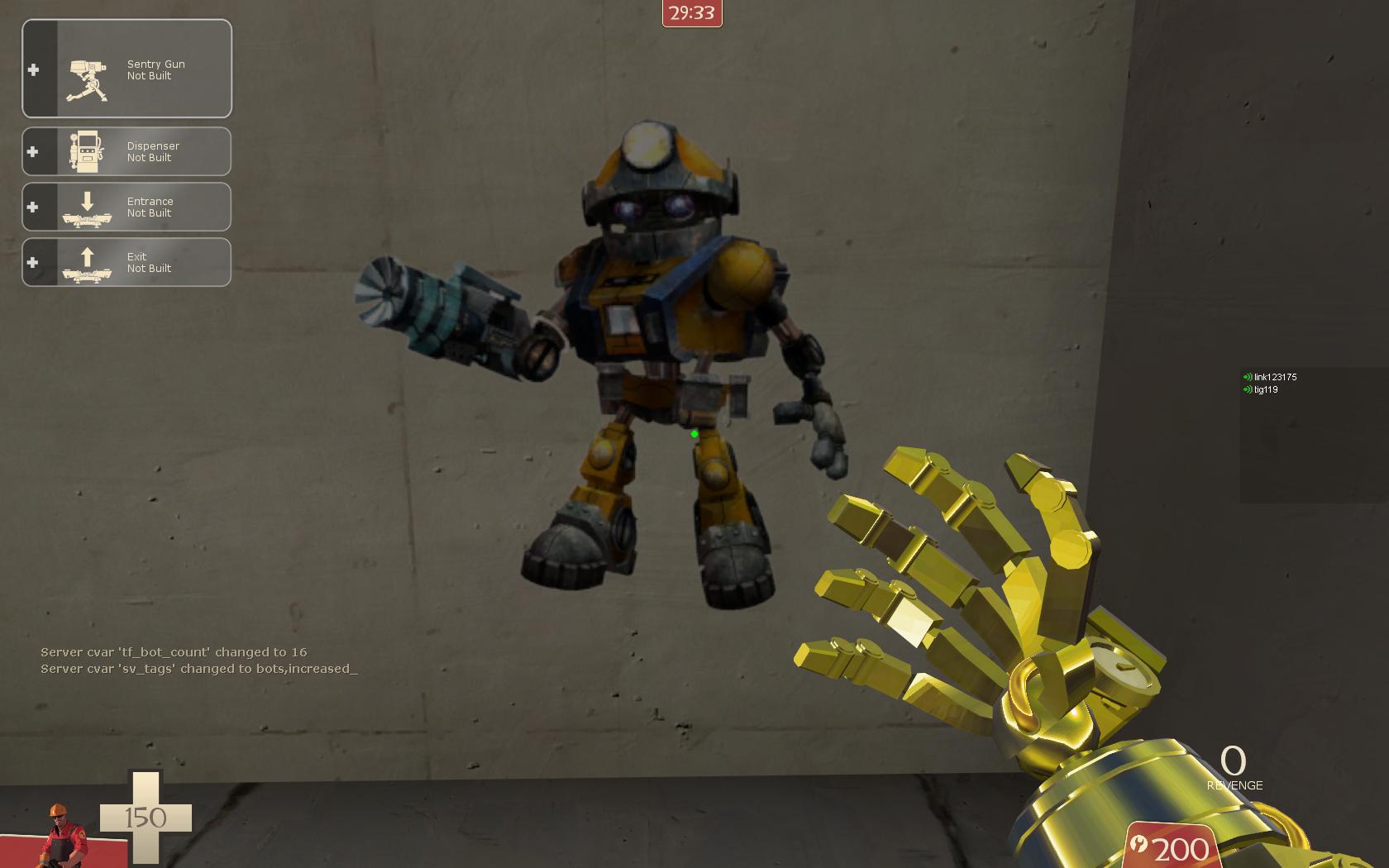
Task: Expand the Exit panel plus box
Action: 33,262
